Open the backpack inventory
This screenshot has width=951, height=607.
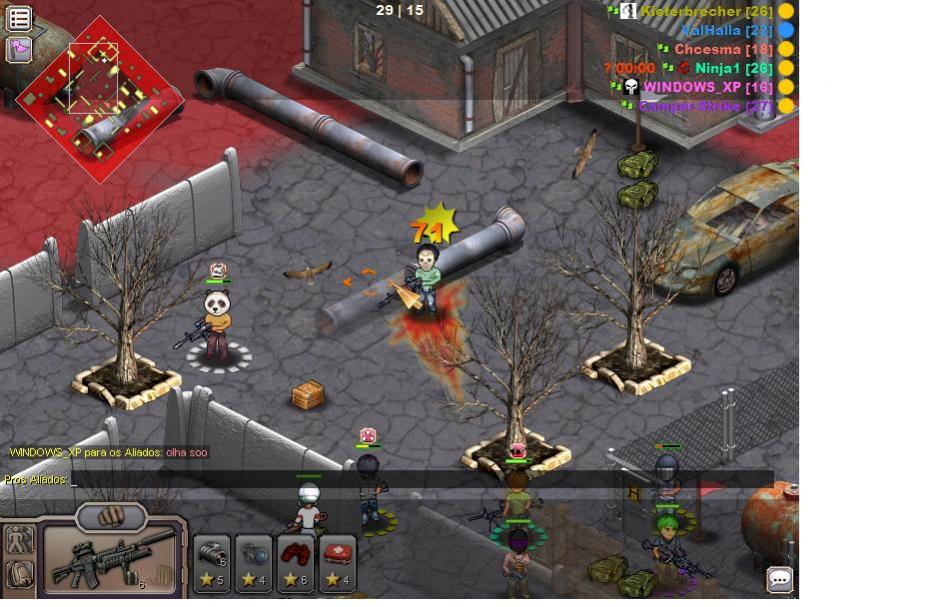click(19, 575)
